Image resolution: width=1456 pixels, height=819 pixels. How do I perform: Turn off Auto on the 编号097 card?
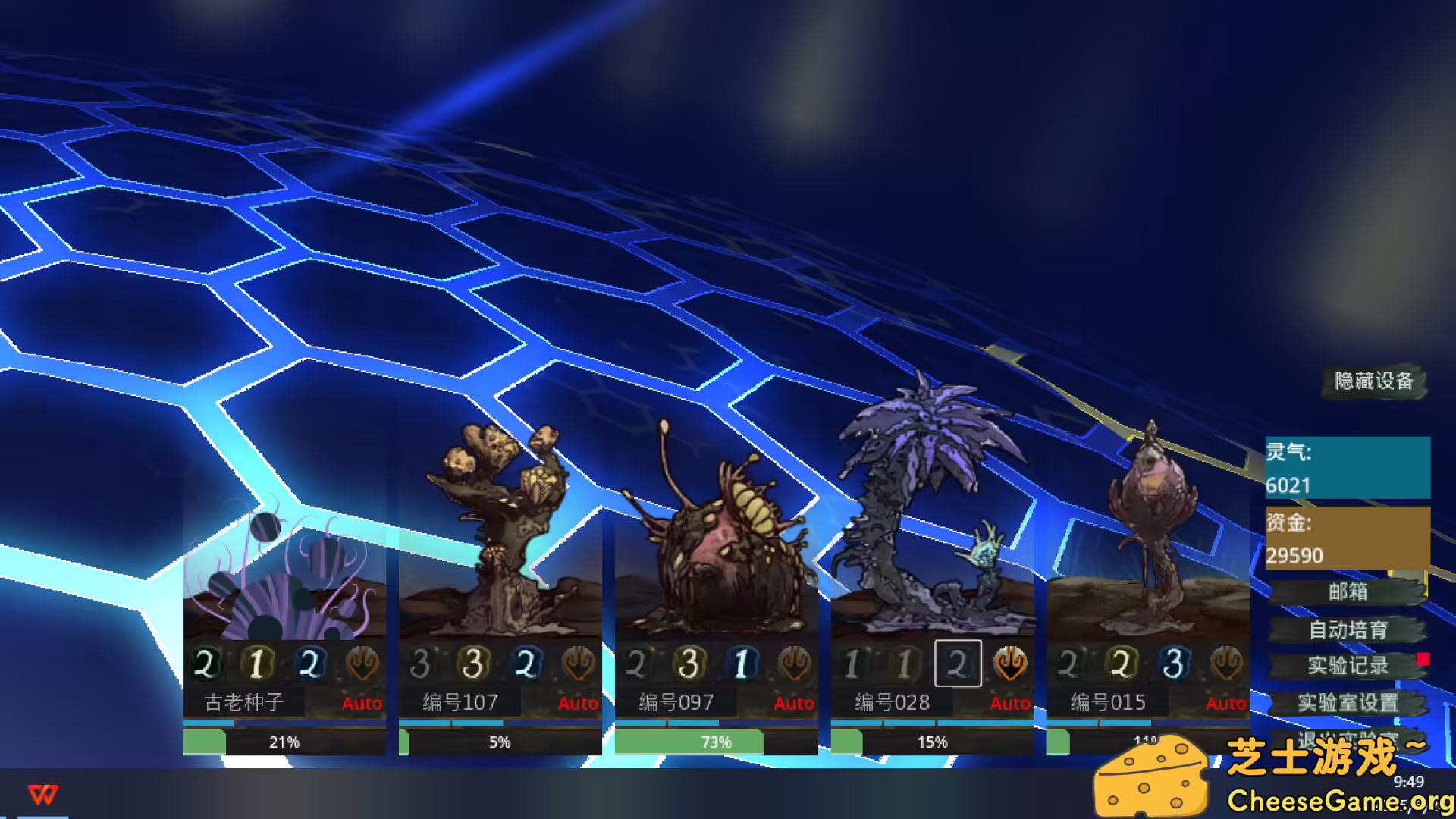[x=794, y=704]
